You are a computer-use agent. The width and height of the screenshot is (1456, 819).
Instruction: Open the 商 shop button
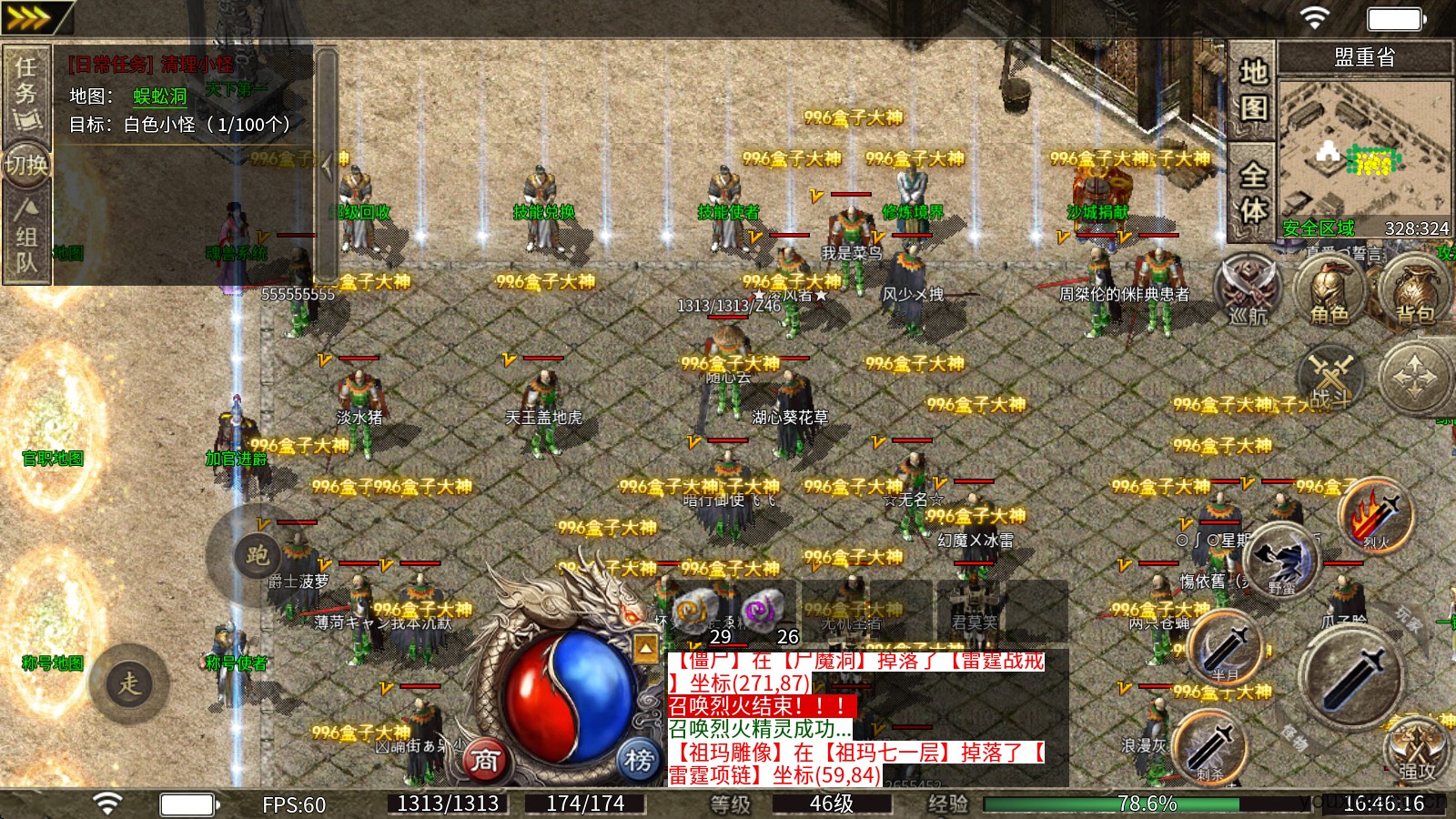point(484,759)
